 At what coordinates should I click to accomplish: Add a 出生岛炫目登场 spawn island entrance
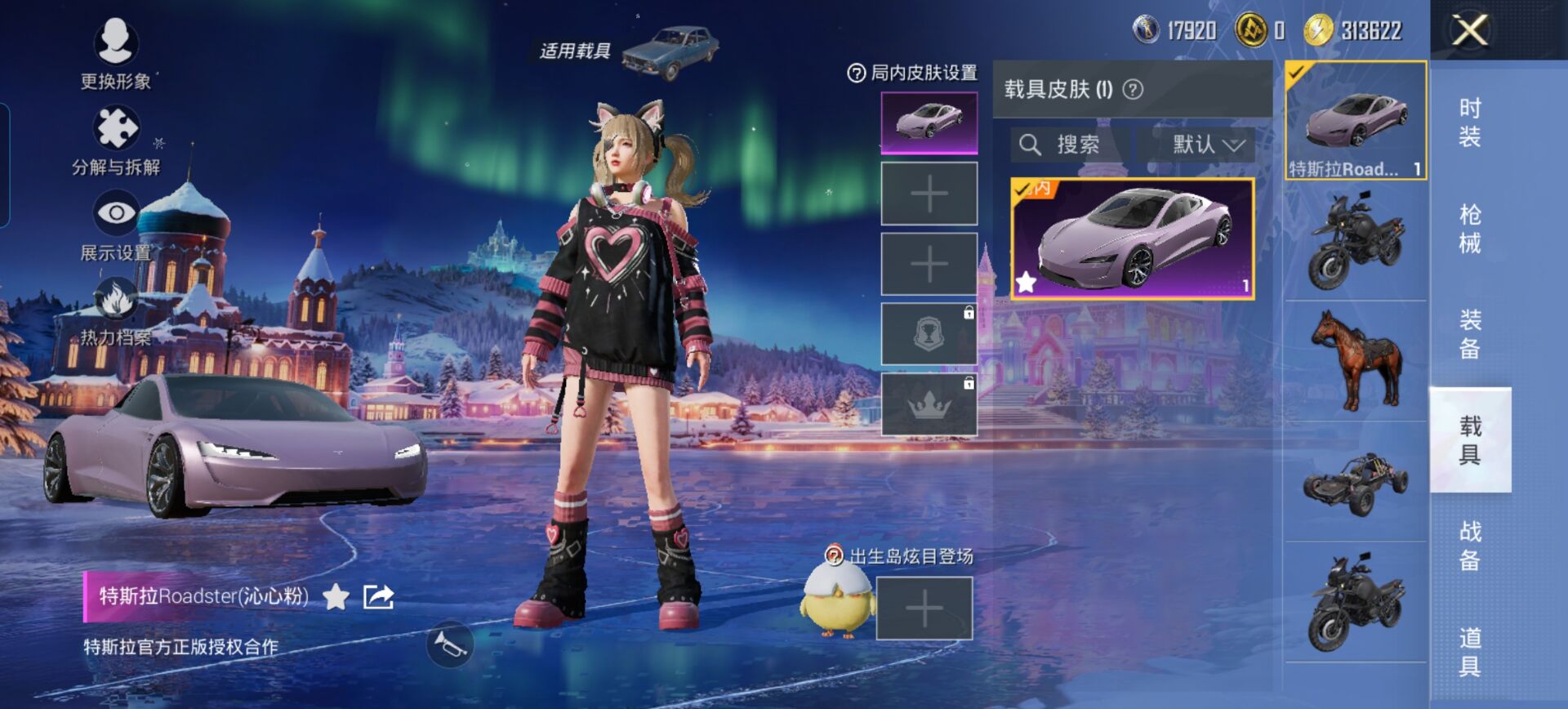point(924,609)
